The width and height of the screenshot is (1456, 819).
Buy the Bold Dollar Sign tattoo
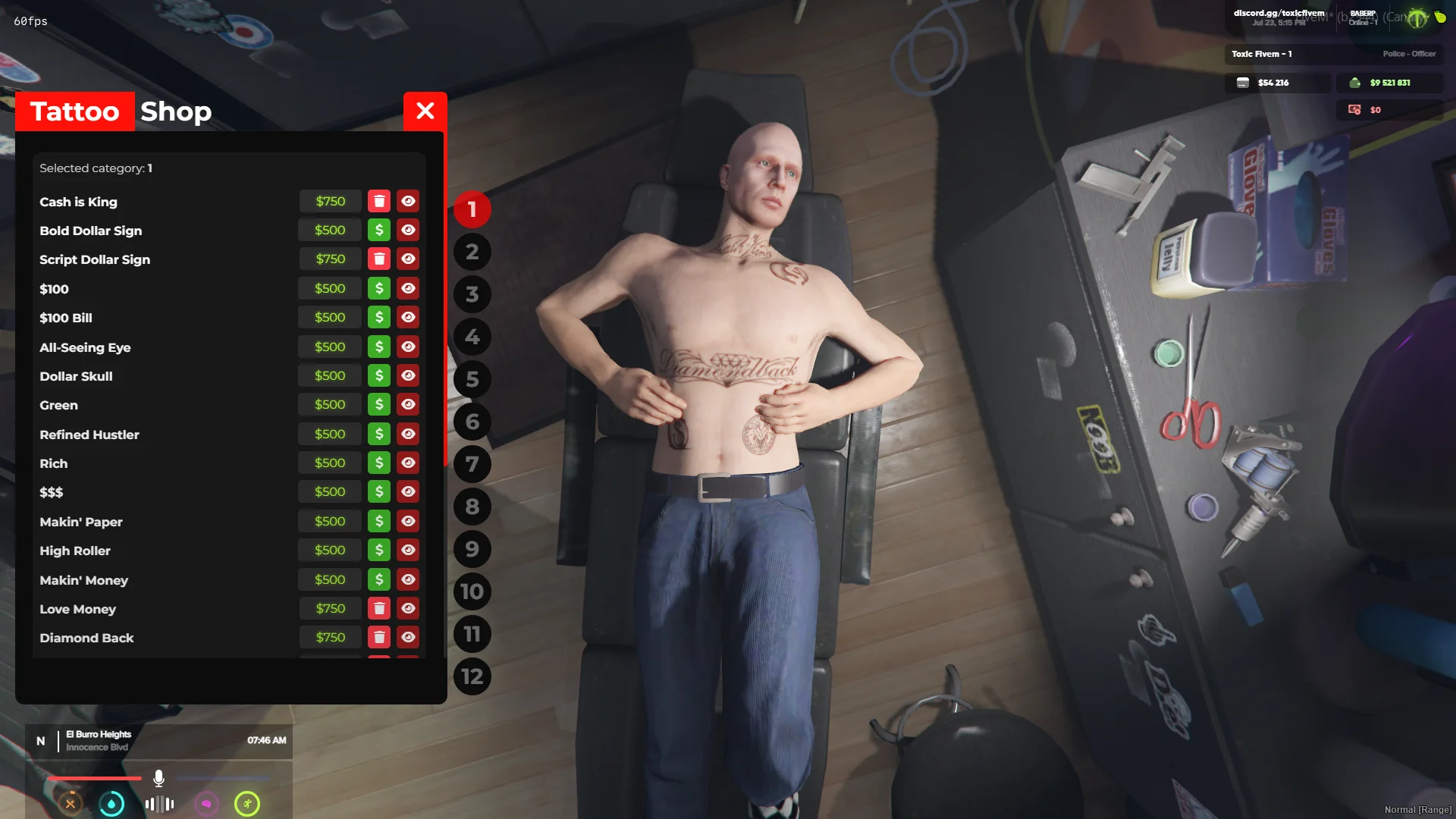379,230
